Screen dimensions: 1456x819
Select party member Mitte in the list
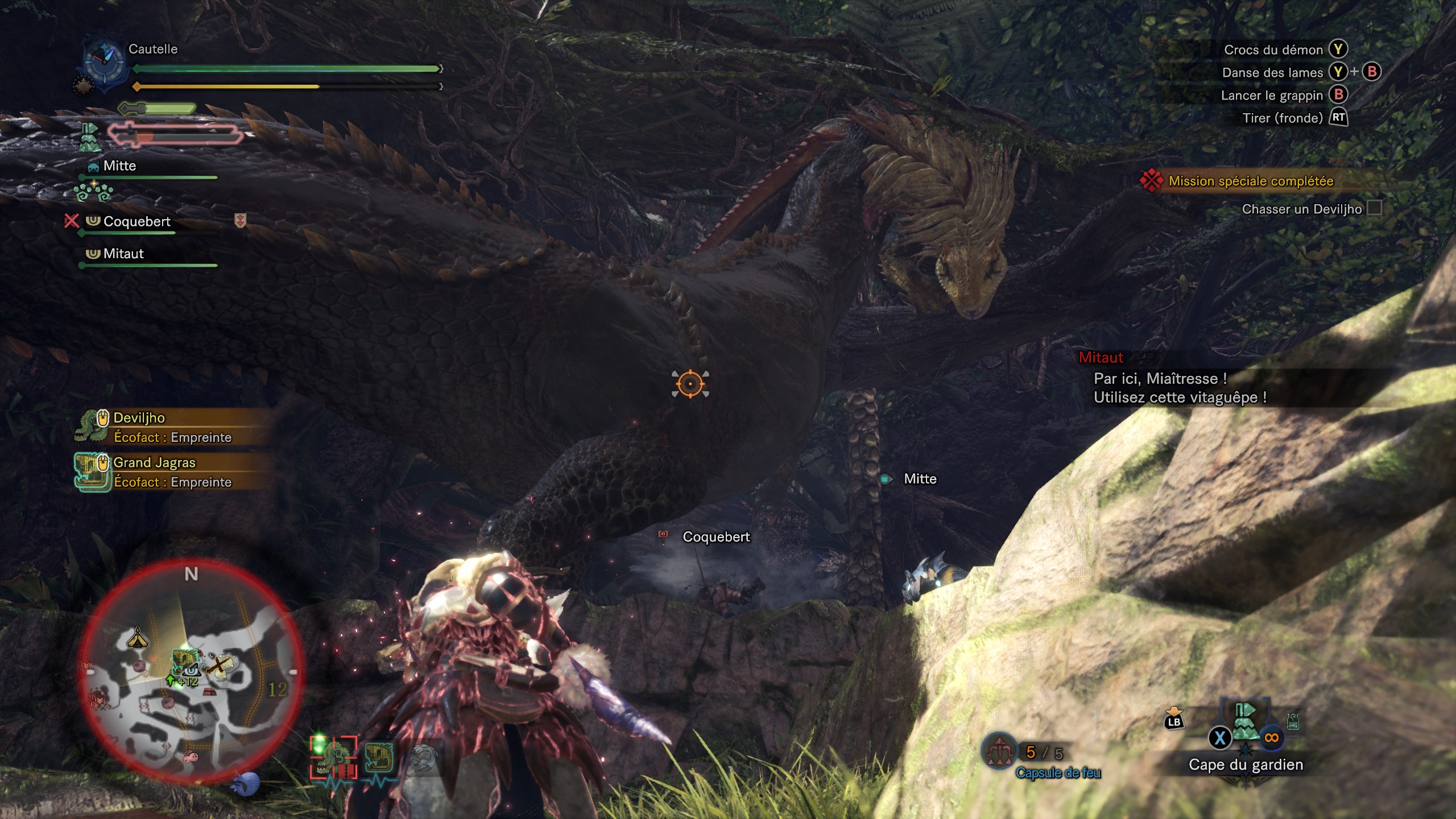(x=120, y=166)
